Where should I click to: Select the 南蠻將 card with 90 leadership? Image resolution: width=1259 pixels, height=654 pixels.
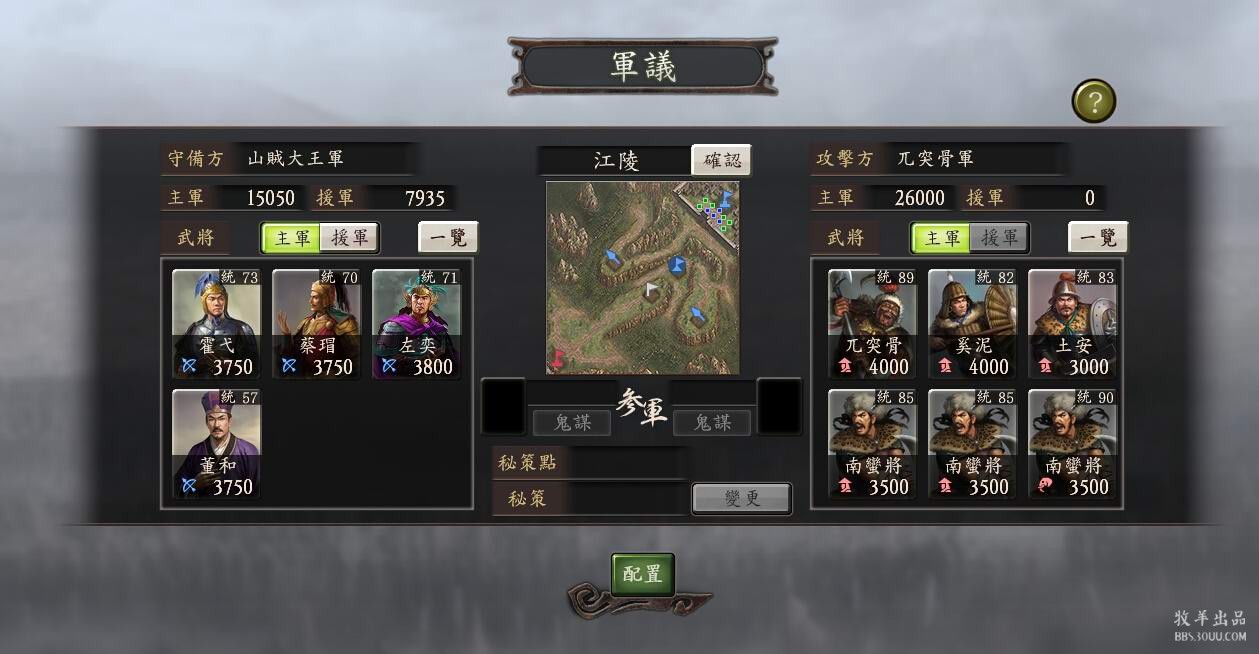tap(1072, 444)
